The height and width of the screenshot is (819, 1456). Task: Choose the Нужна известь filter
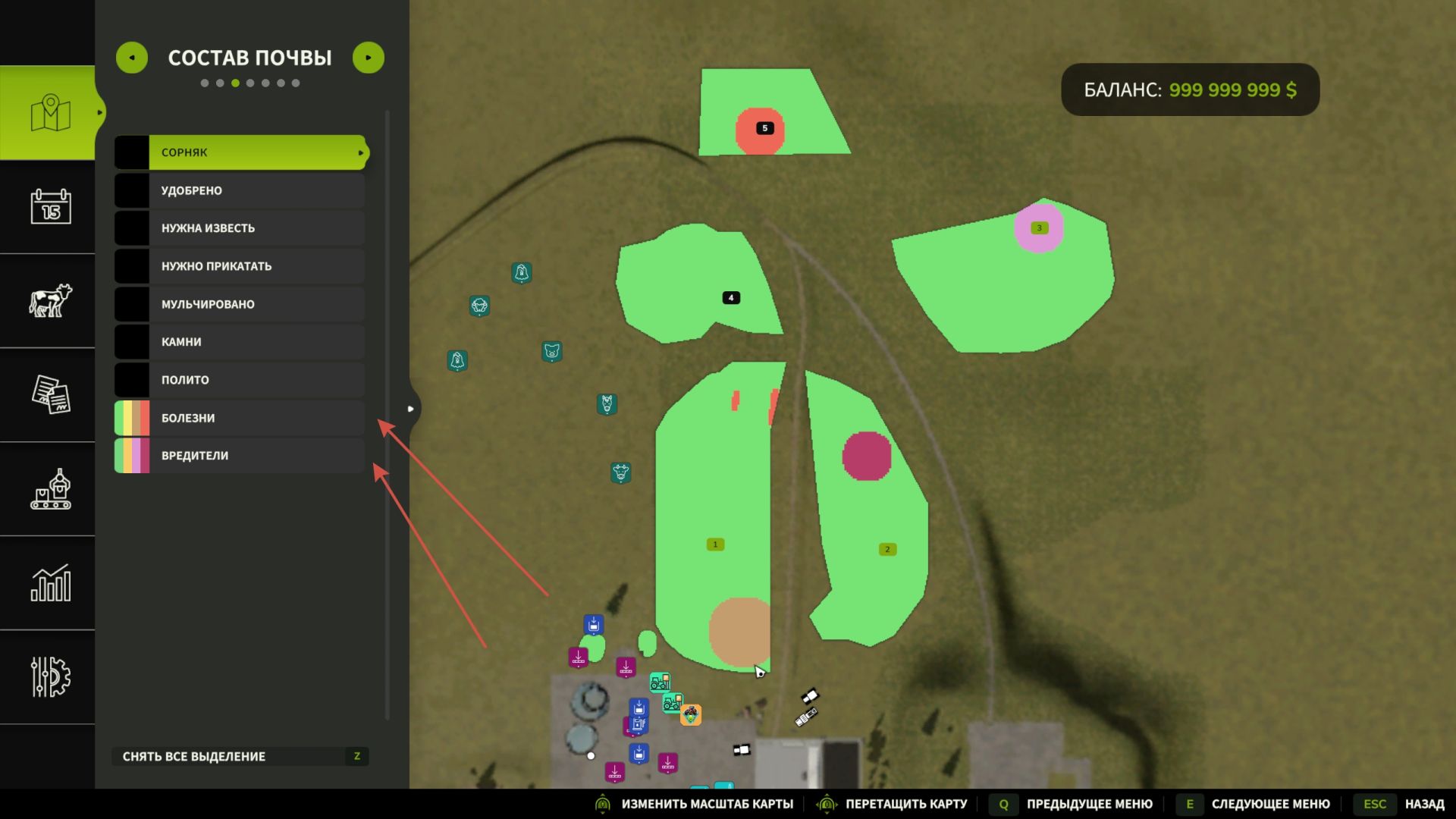[x=241, y=228]
